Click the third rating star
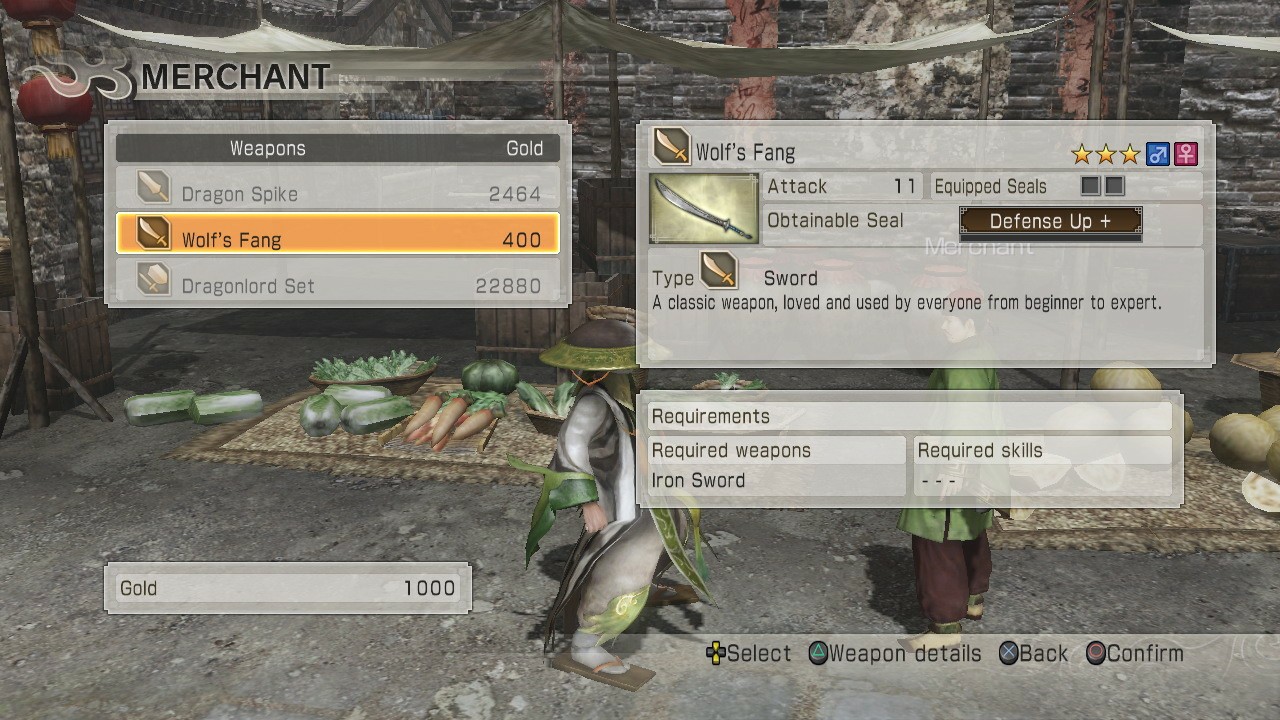 (1131, 153)
